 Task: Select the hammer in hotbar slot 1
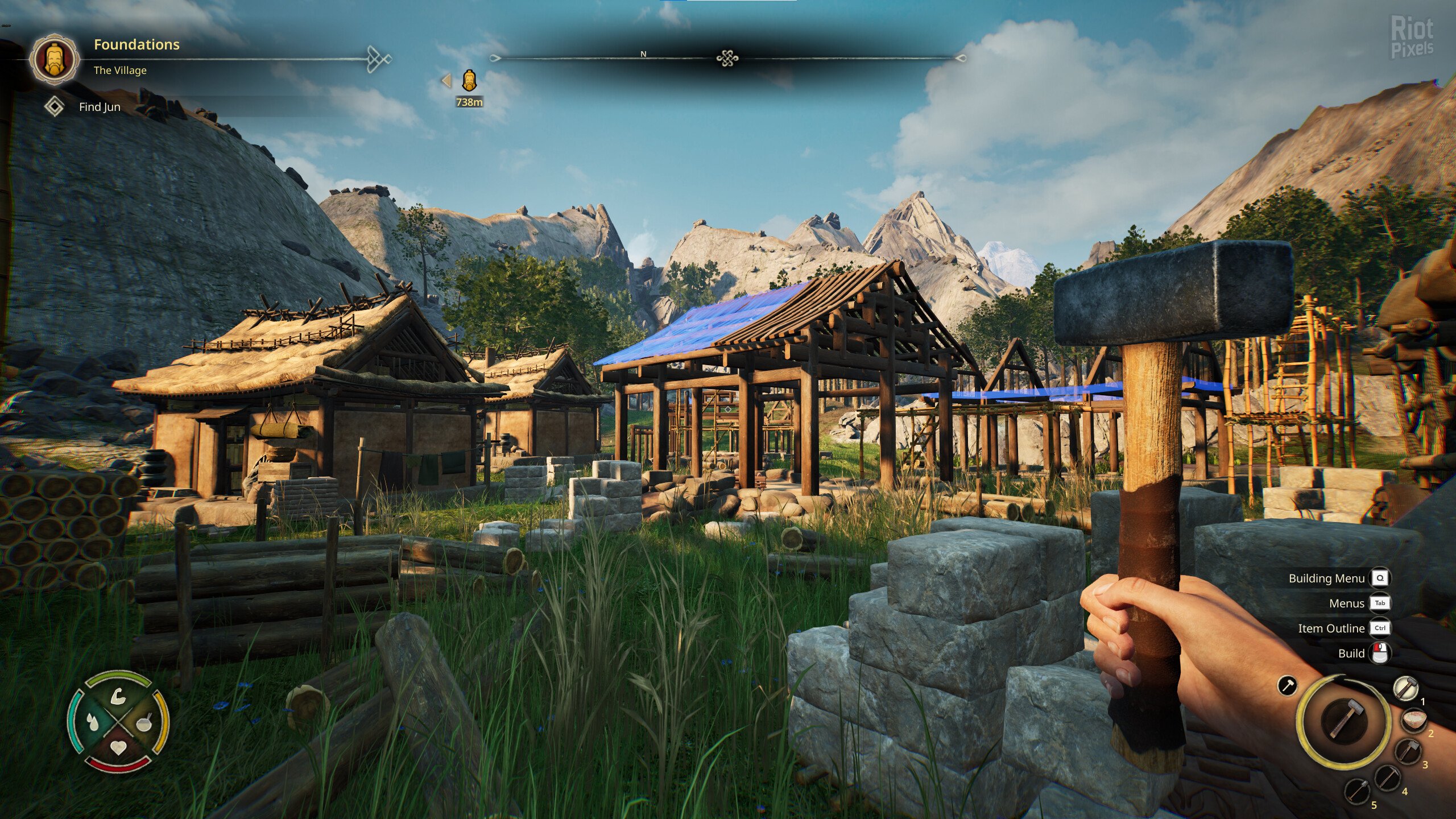click(x=1406, y=688)
